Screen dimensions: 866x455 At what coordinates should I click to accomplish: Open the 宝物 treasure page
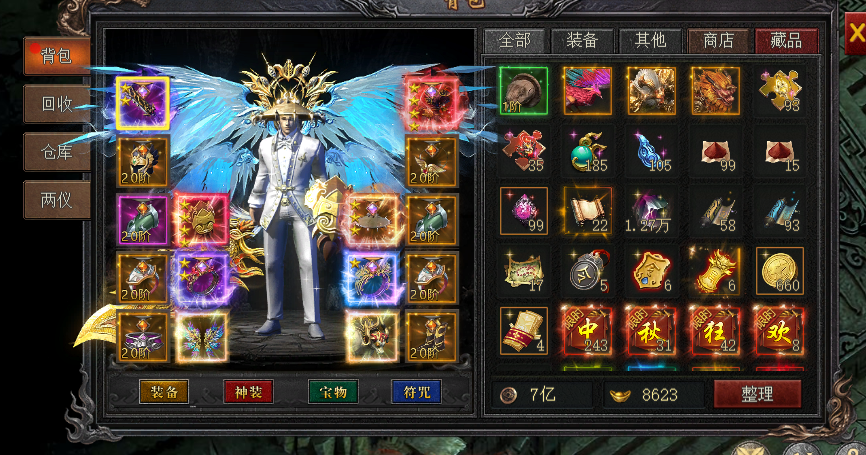332,392
